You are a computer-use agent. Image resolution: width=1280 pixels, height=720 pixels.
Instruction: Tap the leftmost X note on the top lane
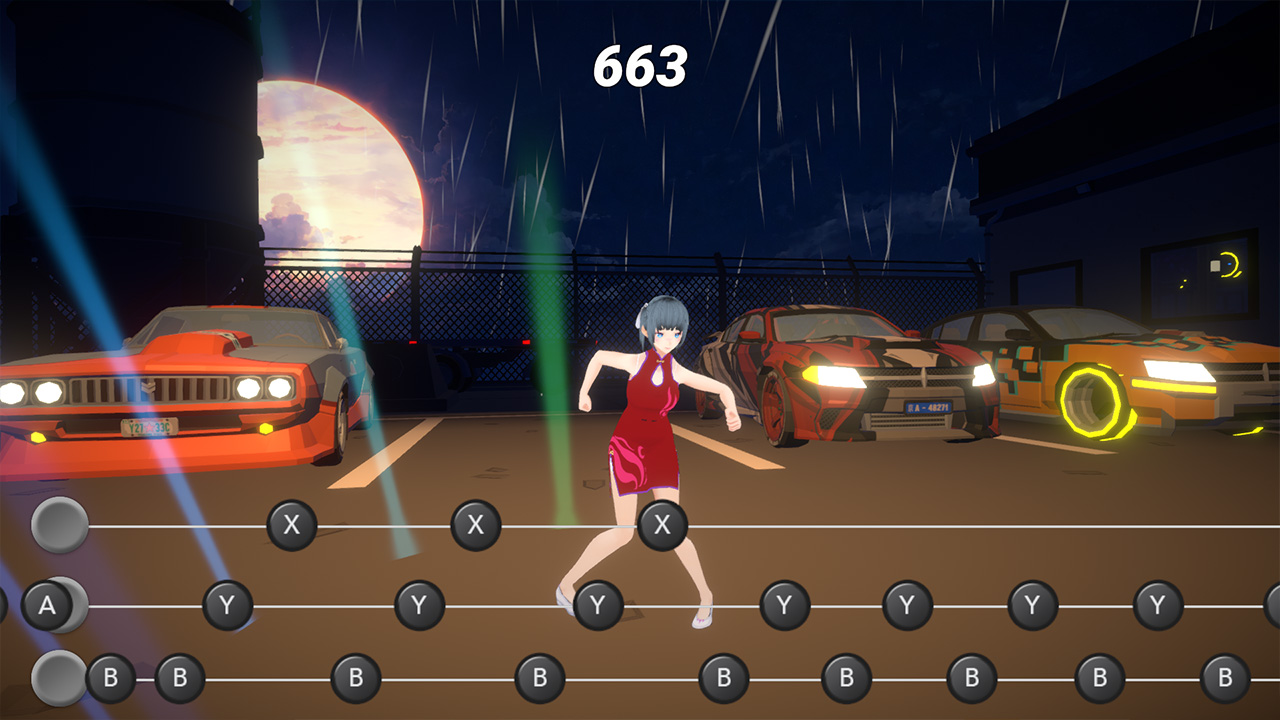(293, 523)
